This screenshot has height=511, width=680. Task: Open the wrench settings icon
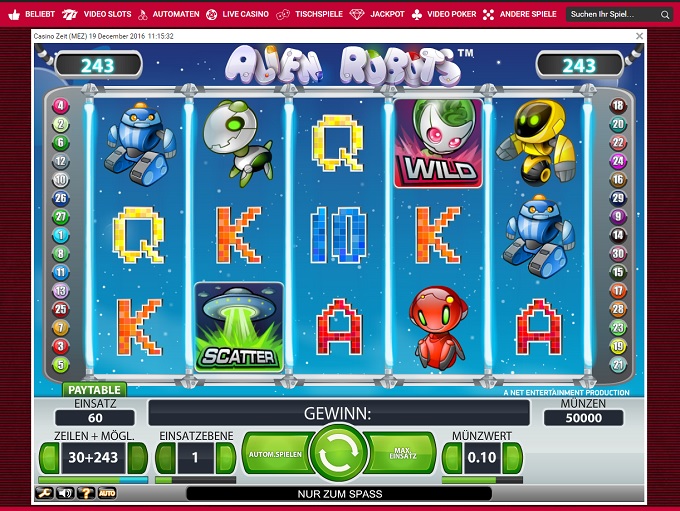click(x=45, y=493)
